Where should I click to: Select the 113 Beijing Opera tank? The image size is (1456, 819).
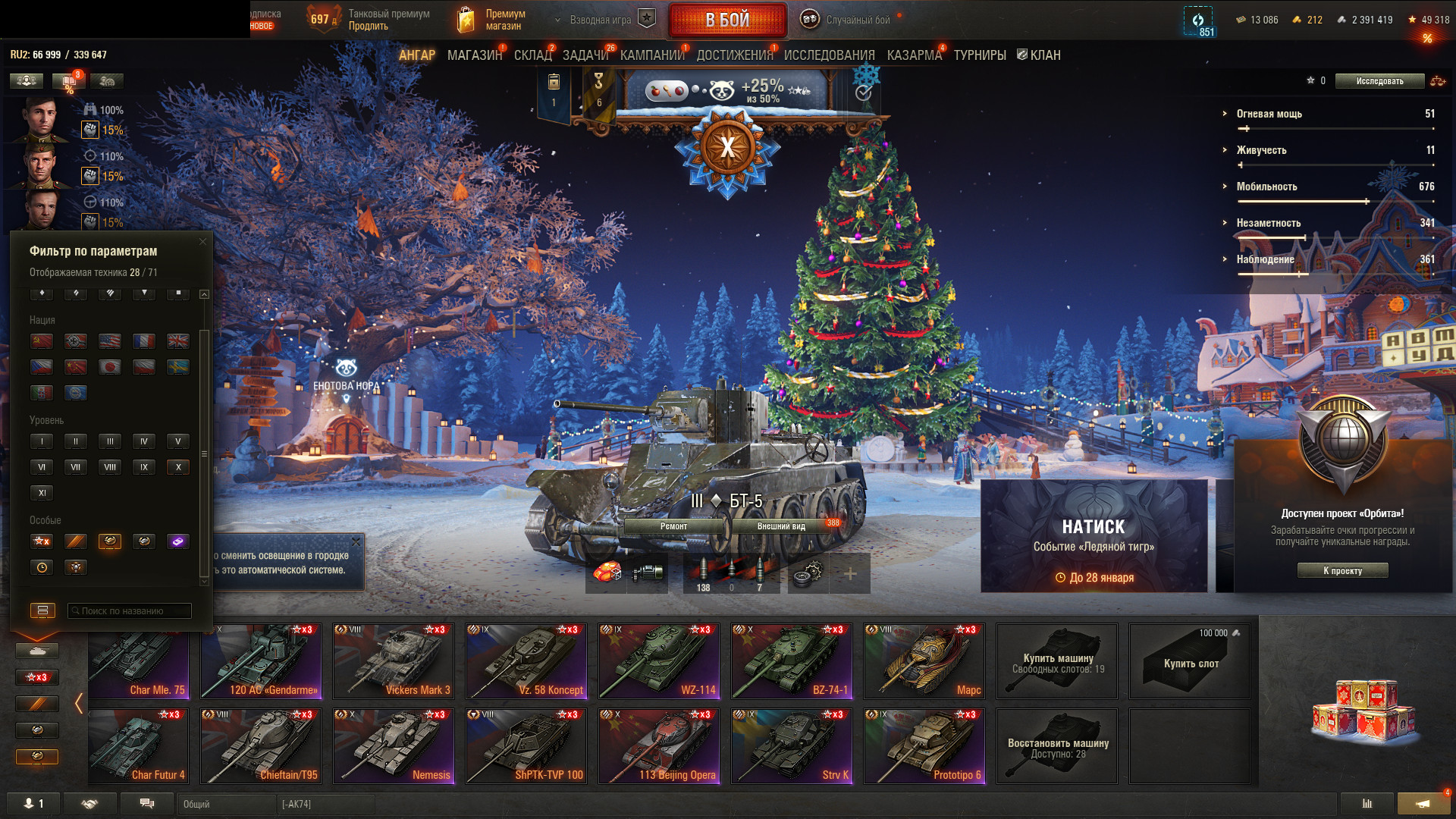pyautogui.click(x=658, y=745)
